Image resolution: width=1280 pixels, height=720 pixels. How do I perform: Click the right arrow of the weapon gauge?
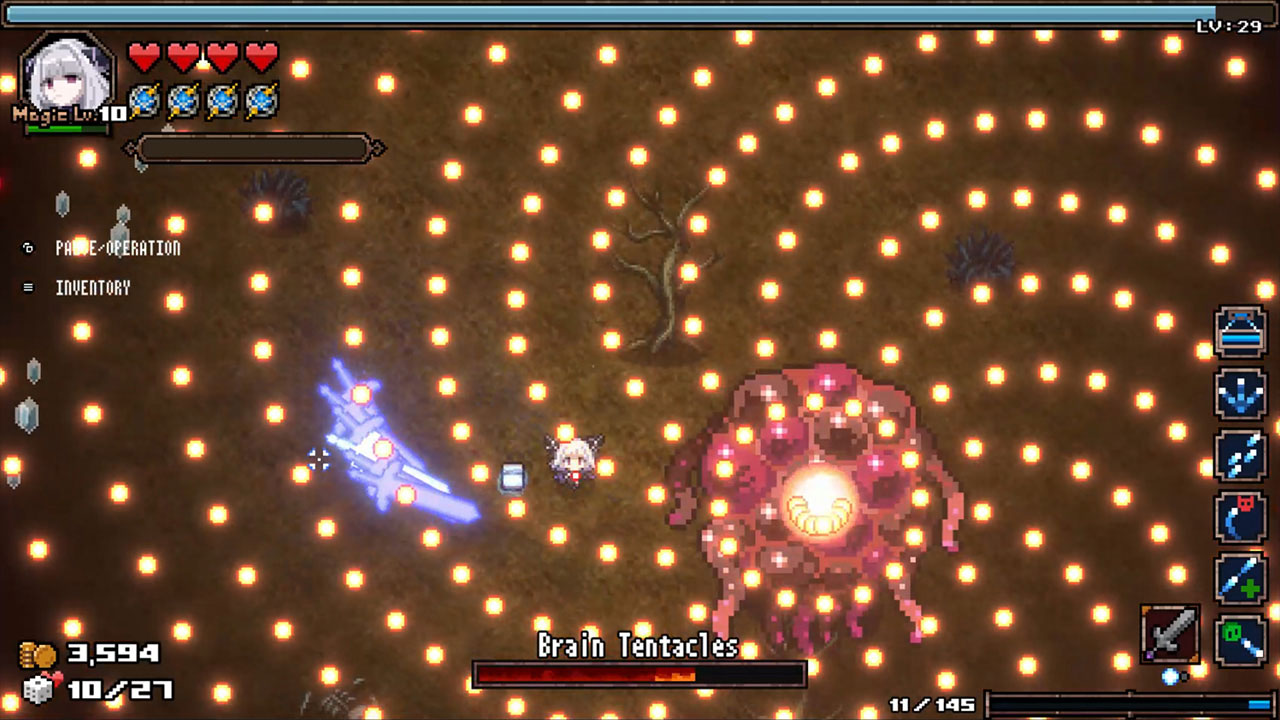pos(378,148)
